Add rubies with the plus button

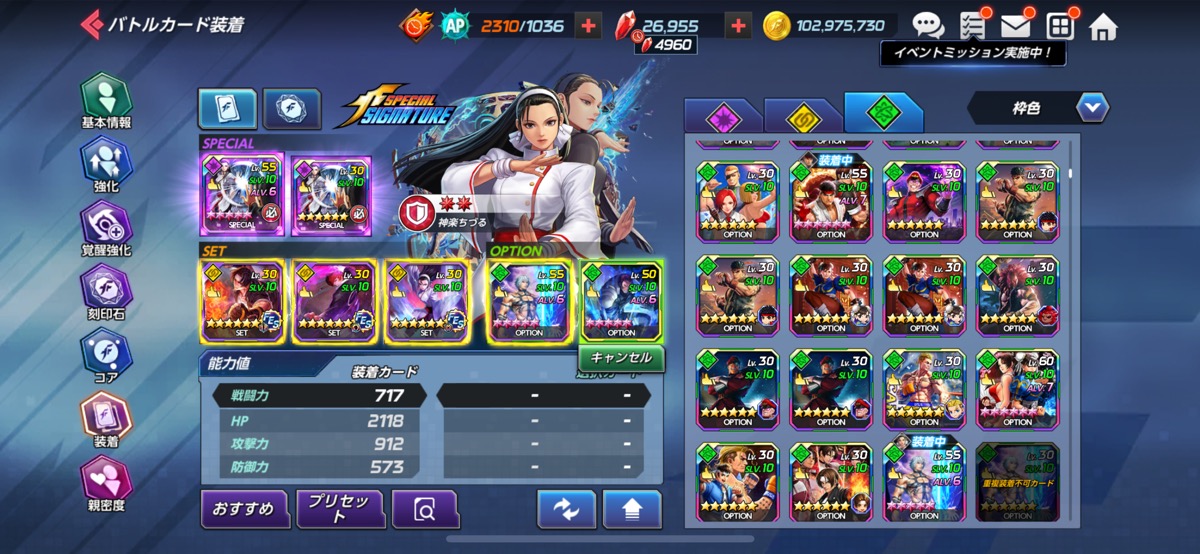click(739, 26)
